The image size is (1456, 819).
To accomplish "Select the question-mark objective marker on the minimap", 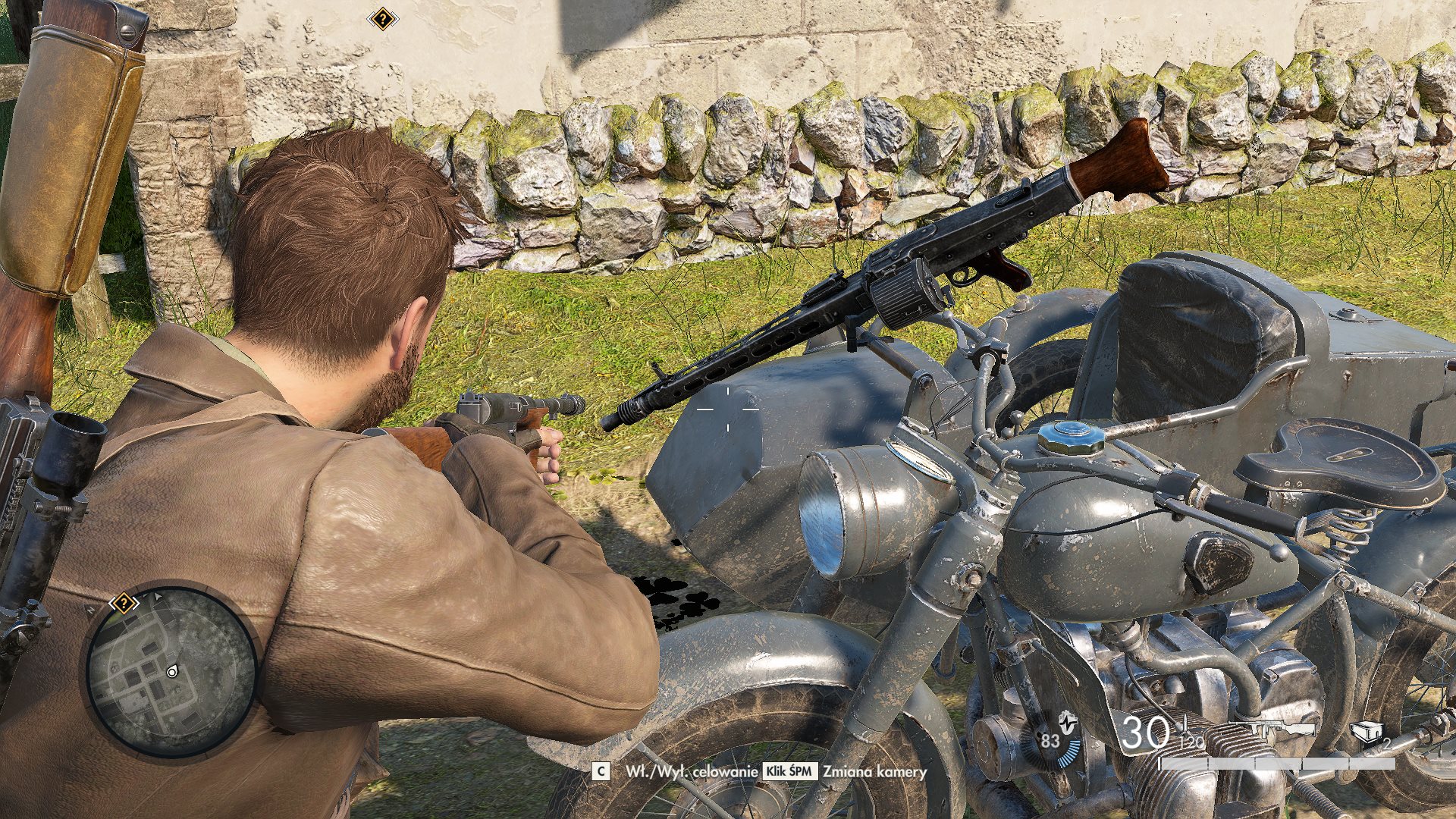I will click(123, 604).
